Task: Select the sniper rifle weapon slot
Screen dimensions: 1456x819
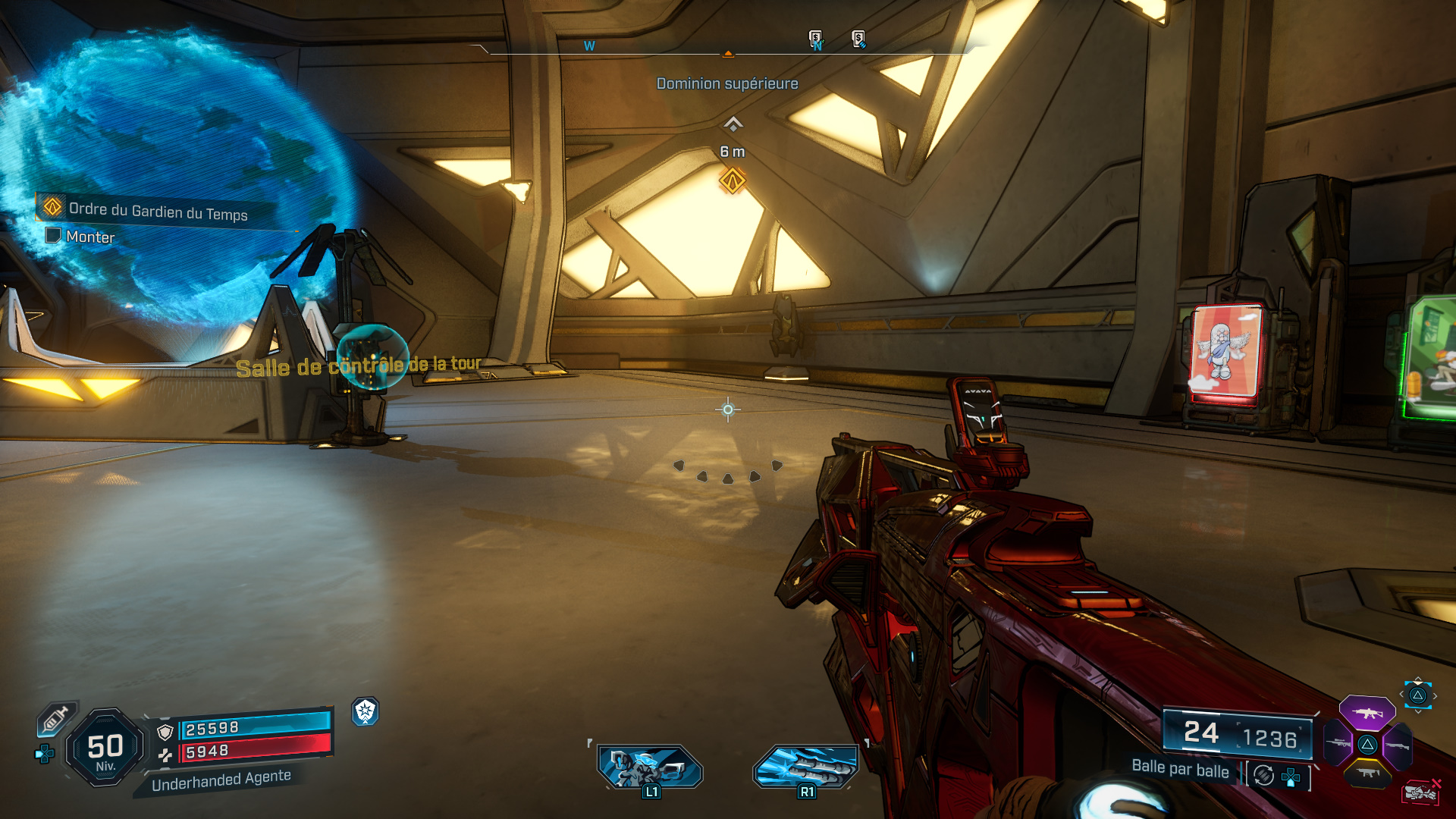Action: (x=1338, y=742)
